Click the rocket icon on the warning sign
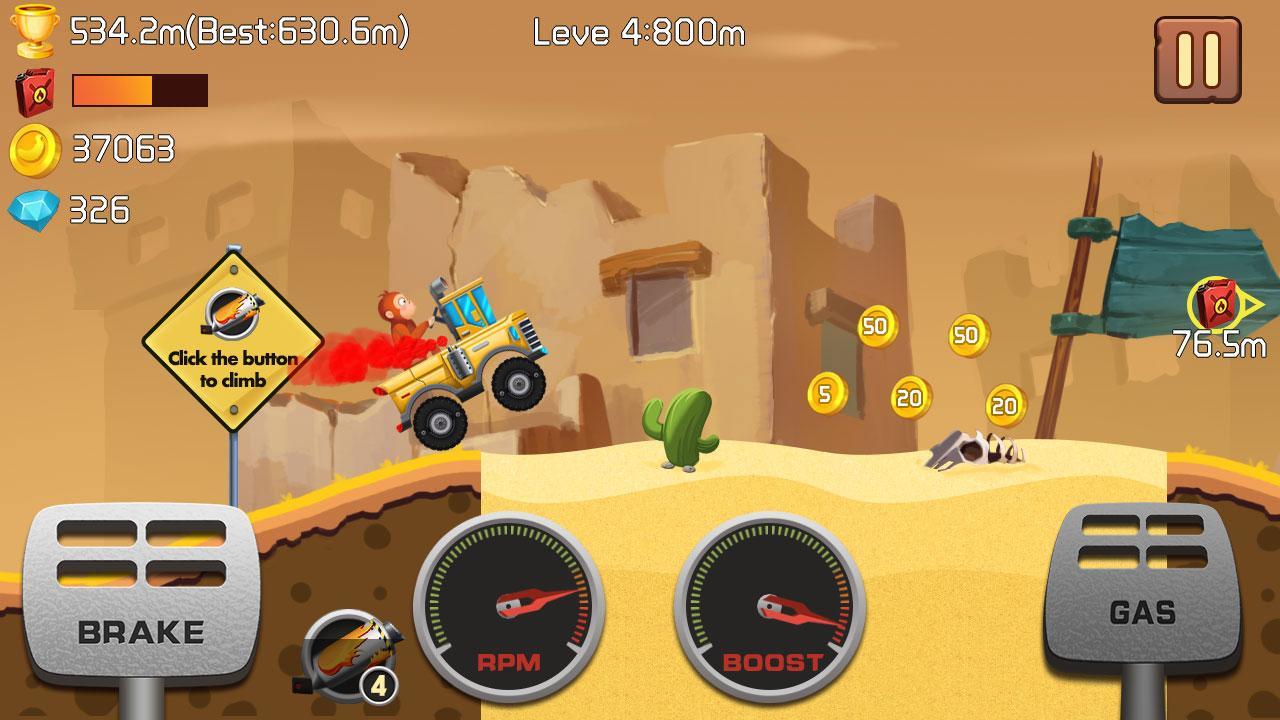 tap(231, 315)
